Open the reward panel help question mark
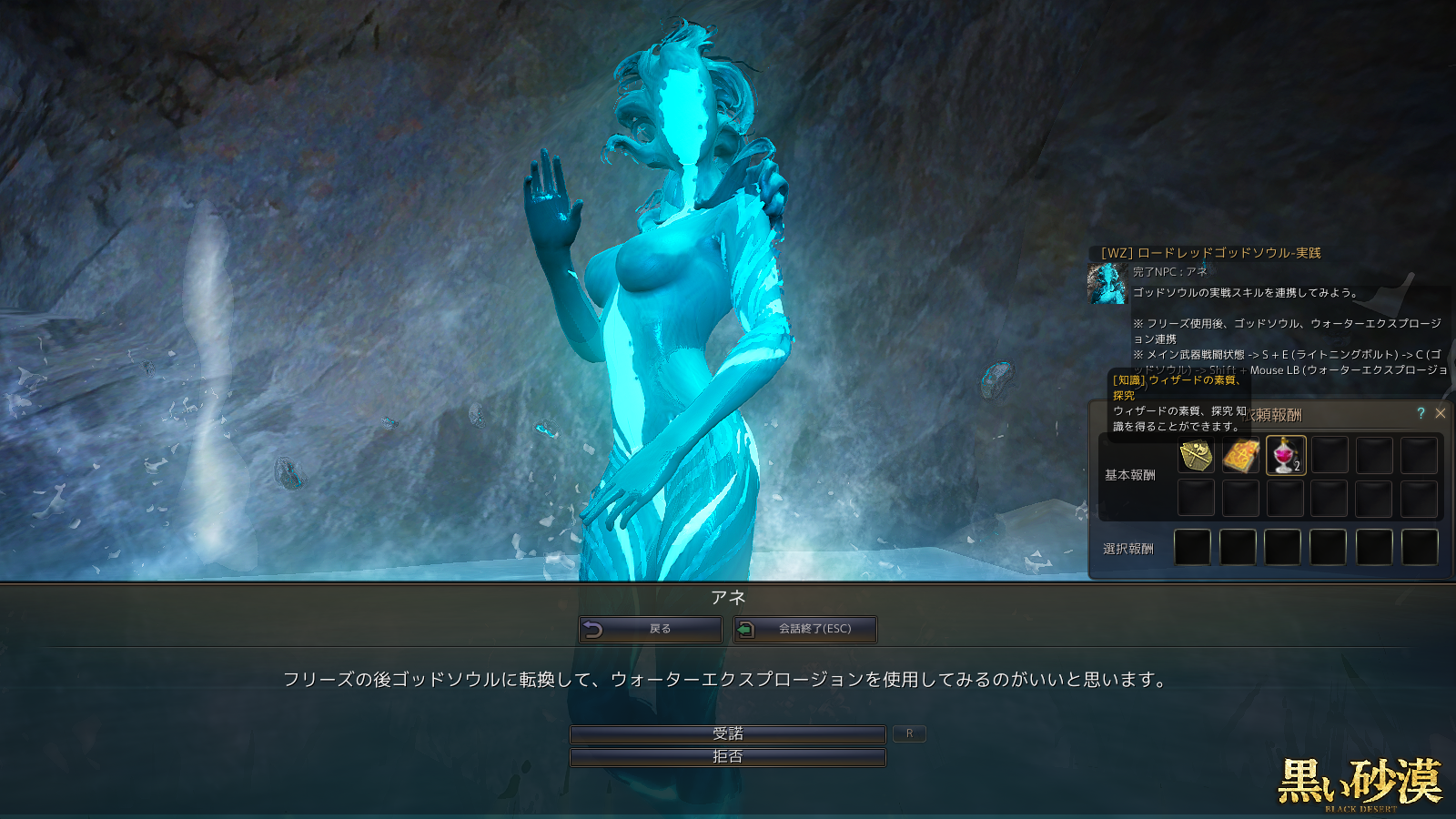This screenshot has height=819, width=1456. (1421, 413)
